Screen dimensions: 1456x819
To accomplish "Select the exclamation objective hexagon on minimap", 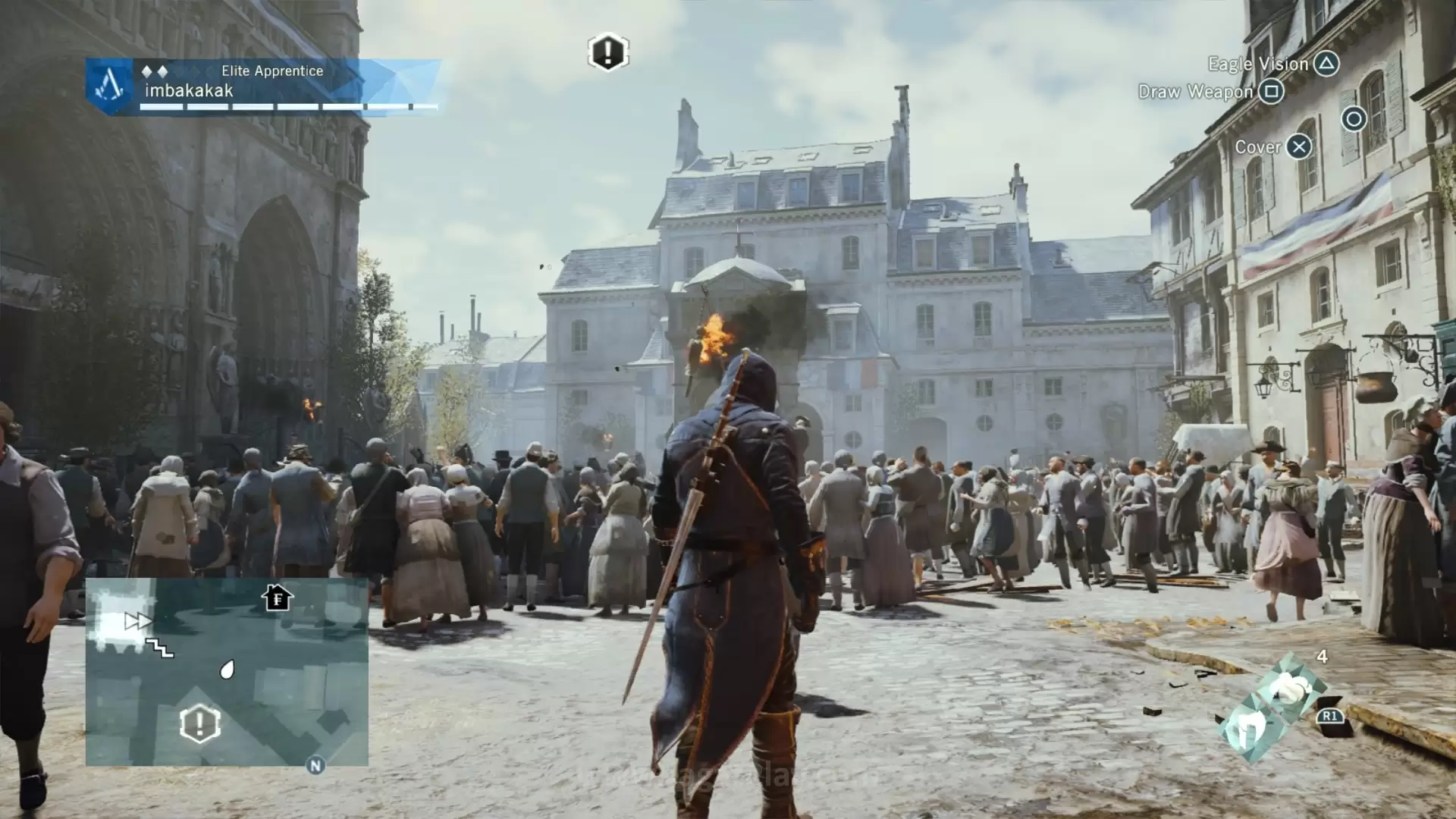I will (x=200, y=724).
